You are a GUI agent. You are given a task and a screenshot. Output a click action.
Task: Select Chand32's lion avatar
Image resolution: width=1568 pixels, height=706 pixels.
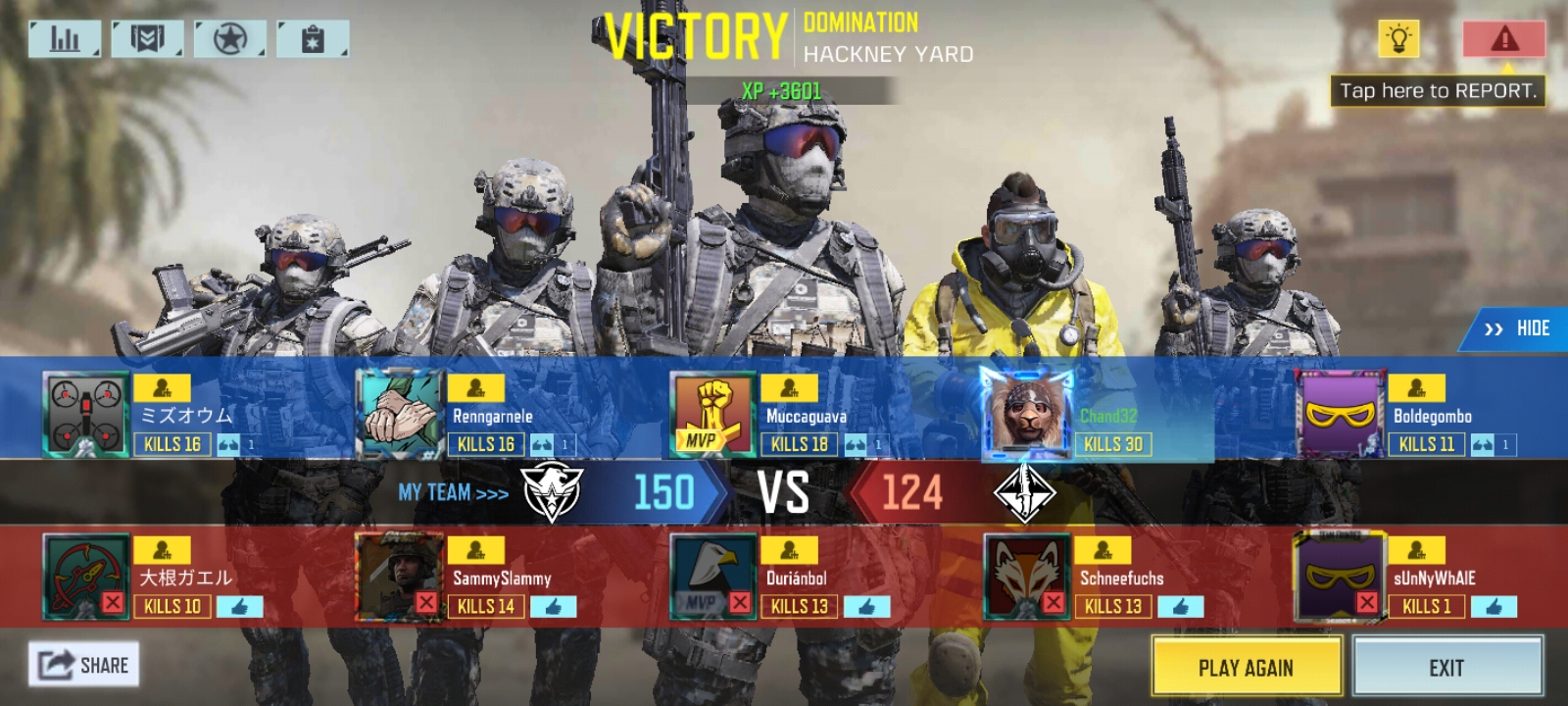[1026, 415]
